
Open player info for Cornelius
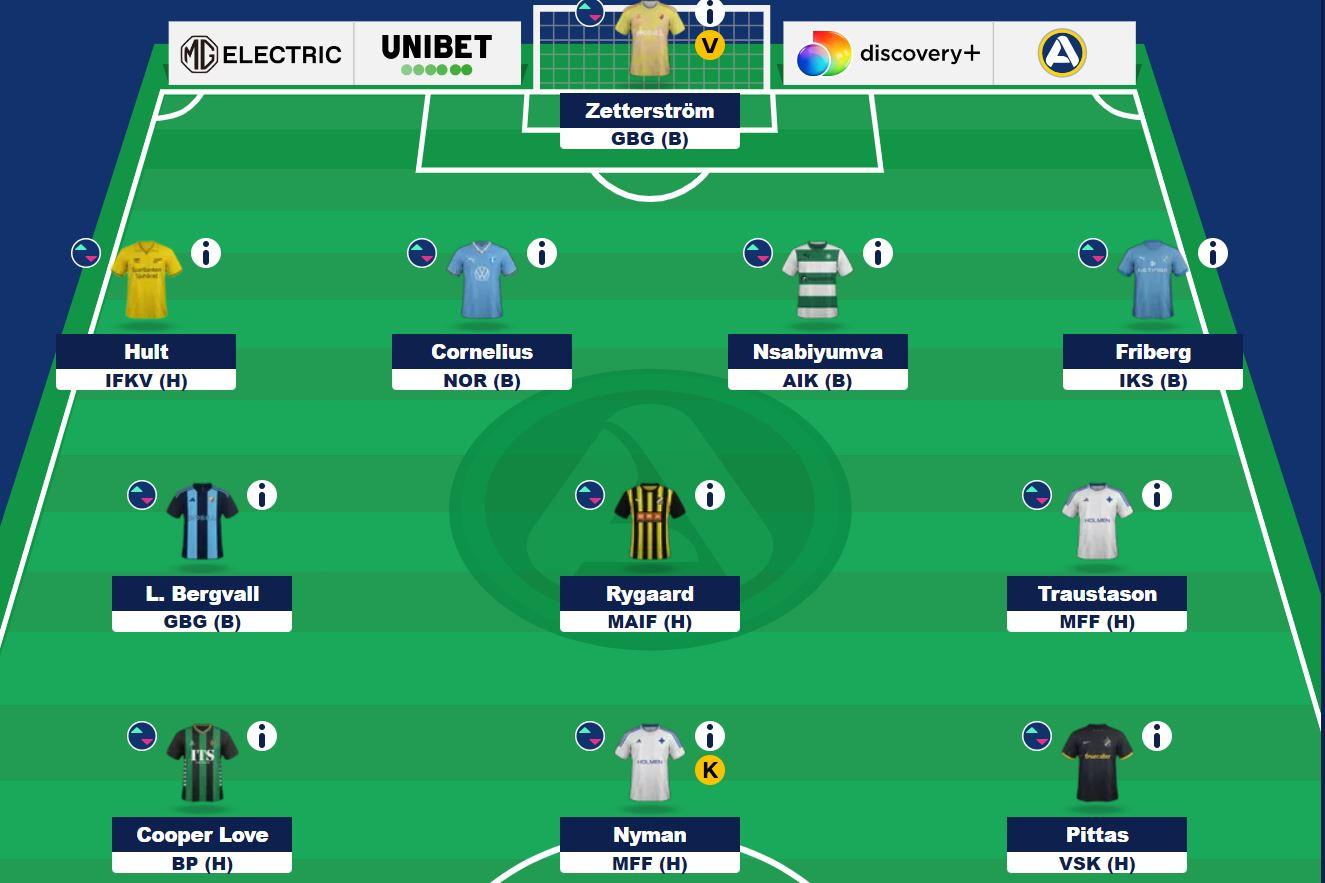pos(542,253)
